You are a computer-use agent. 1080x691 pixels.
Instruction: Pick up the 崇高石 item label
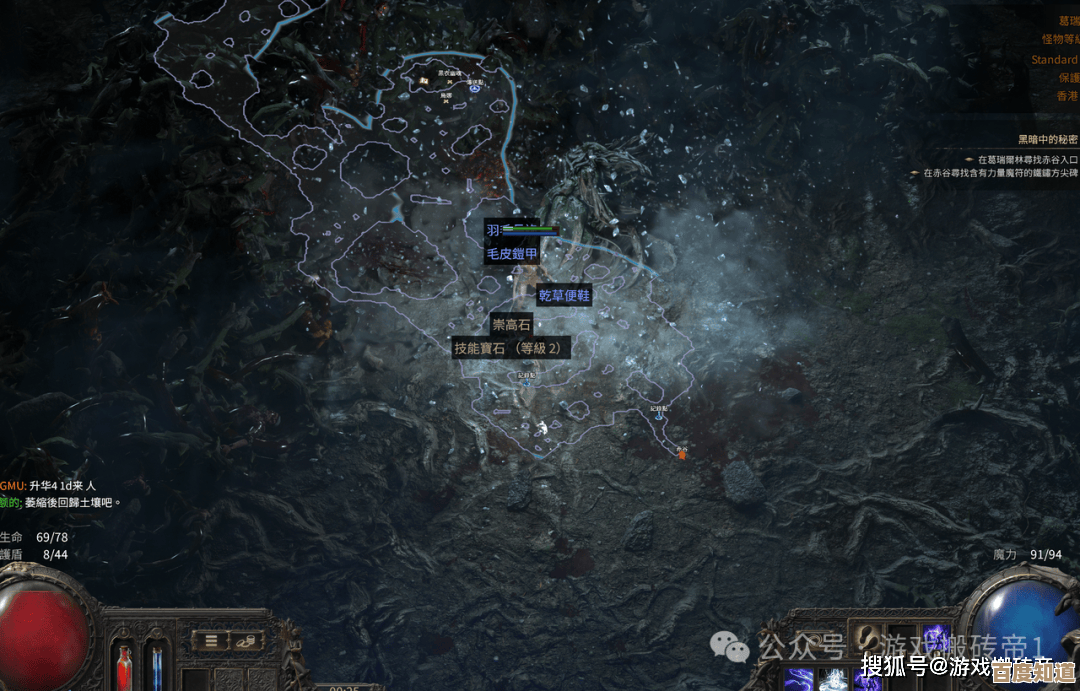pyautogui.click(x=511, y=324)
